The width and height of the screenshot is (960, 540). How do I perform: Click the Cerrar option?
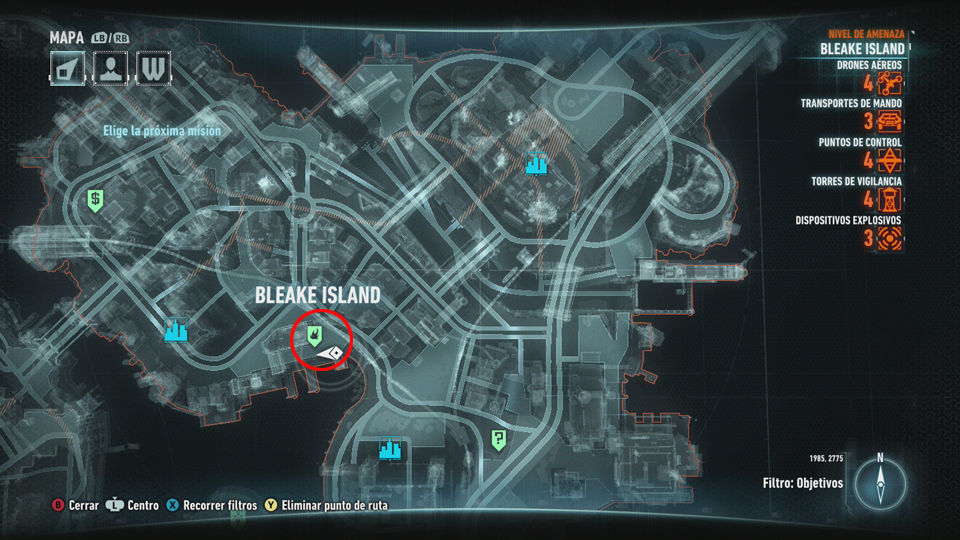tap(76, 506)
